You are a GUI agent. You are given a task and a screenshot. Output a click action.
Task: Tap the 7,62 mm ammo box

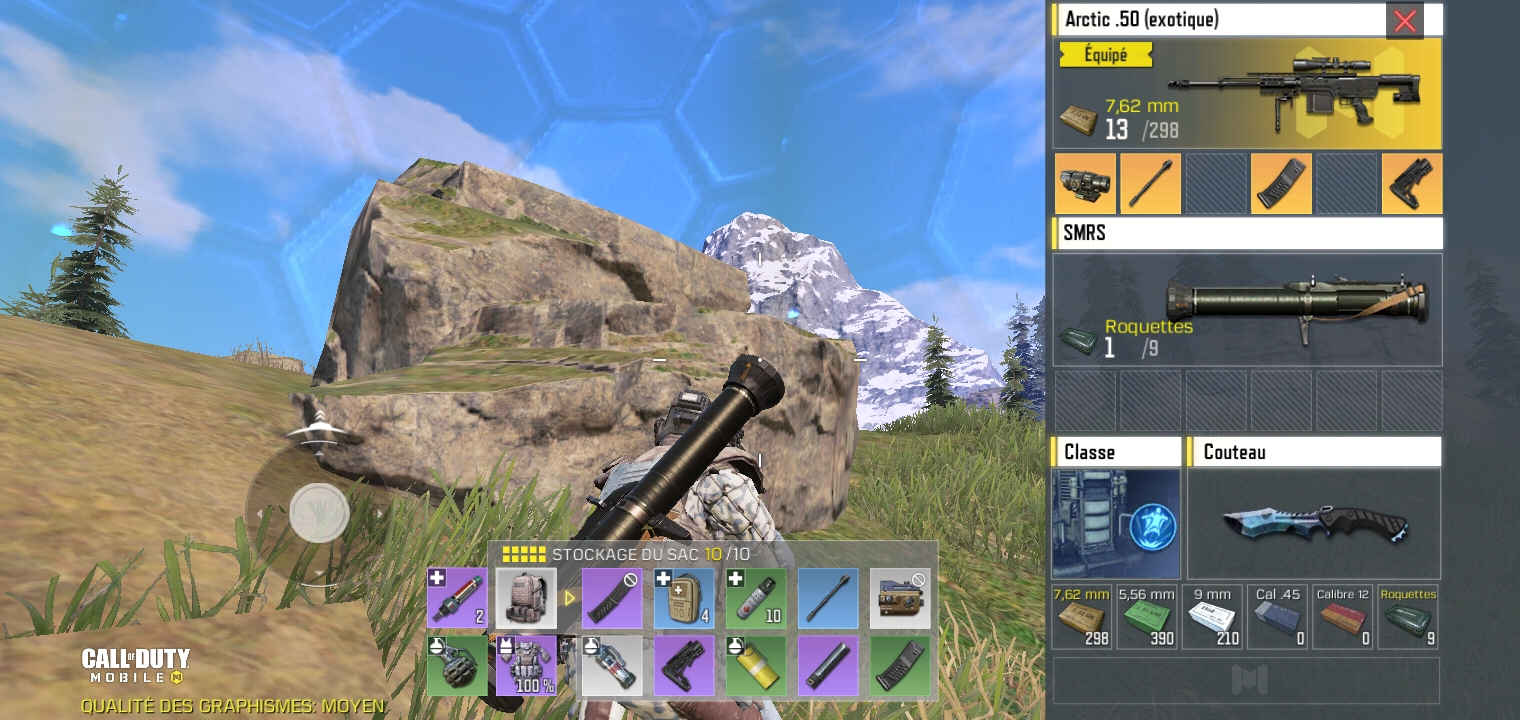pos(1082,618)
